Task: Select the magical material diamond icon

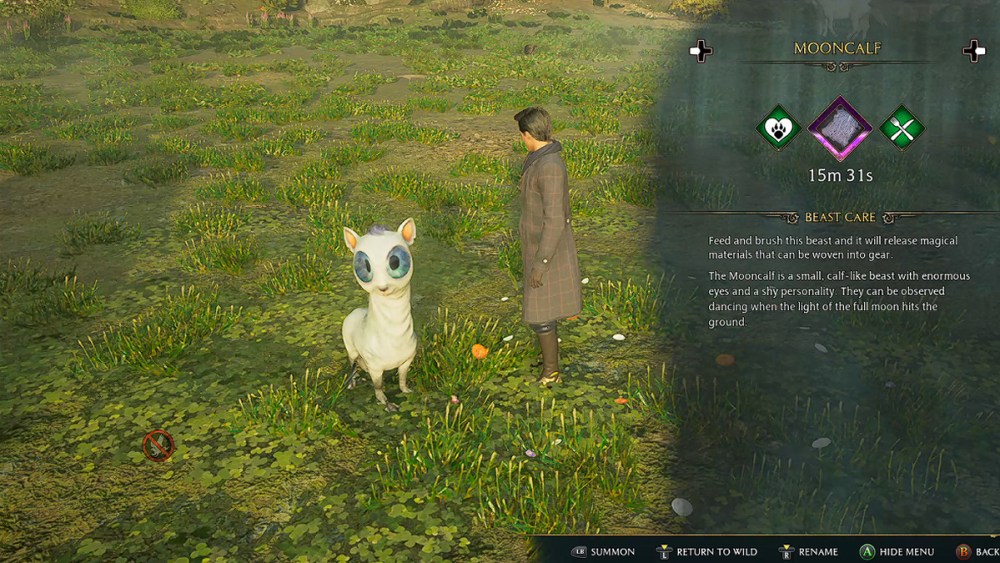Action: 840,128
